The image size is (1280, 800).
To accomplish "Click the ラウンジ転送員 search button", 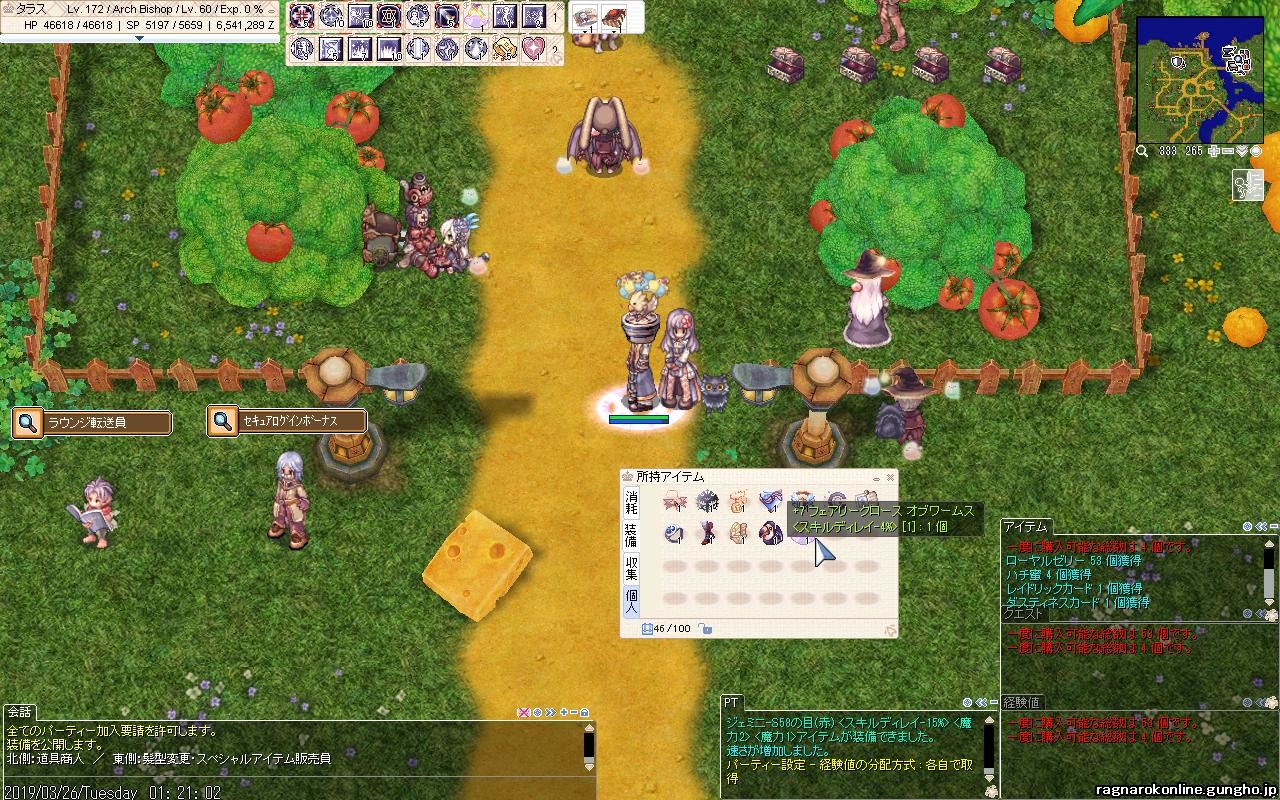I will point(29,423).
